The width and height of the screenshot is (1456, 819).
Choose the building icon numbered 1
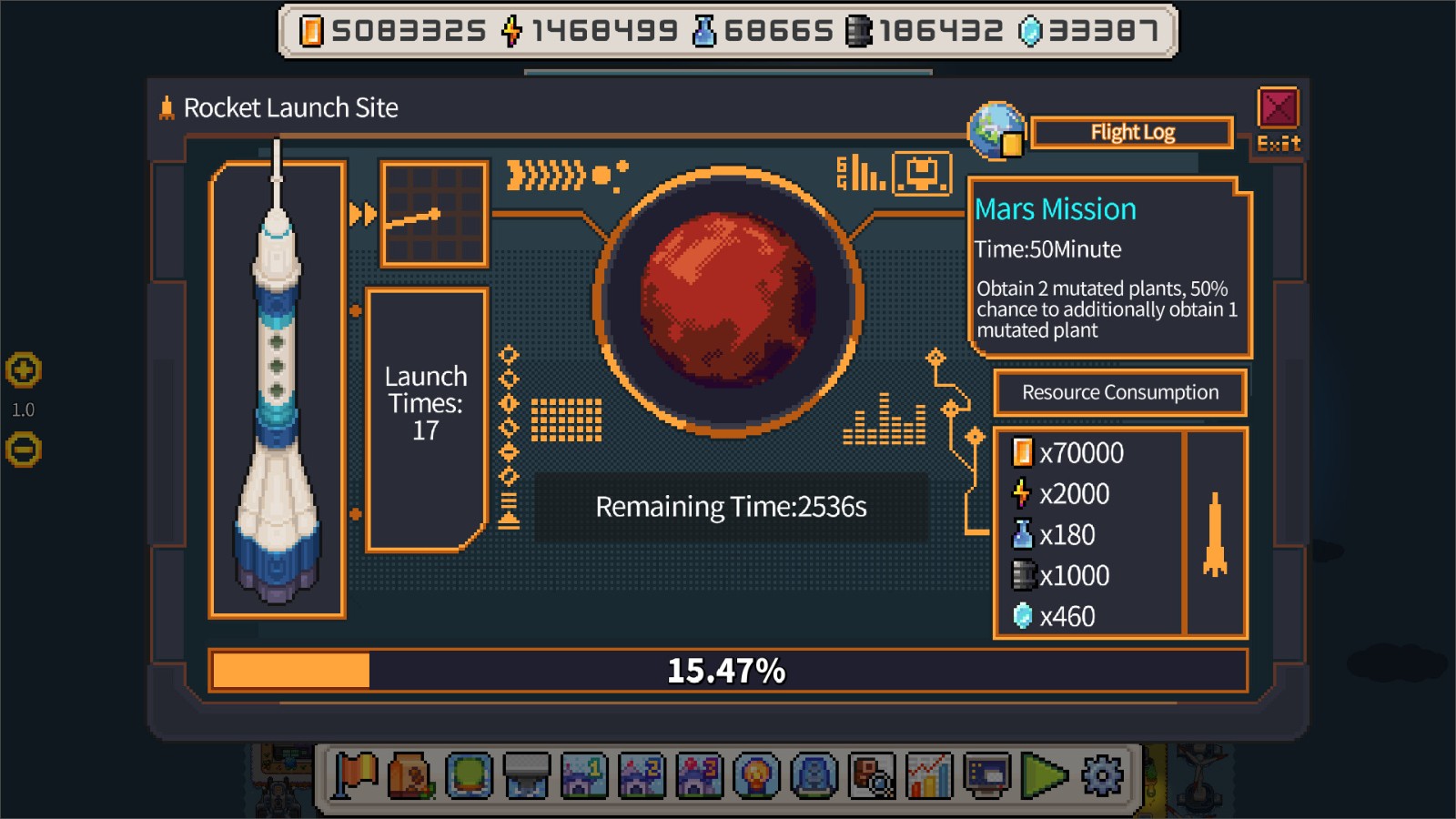[x=584, y=776]
